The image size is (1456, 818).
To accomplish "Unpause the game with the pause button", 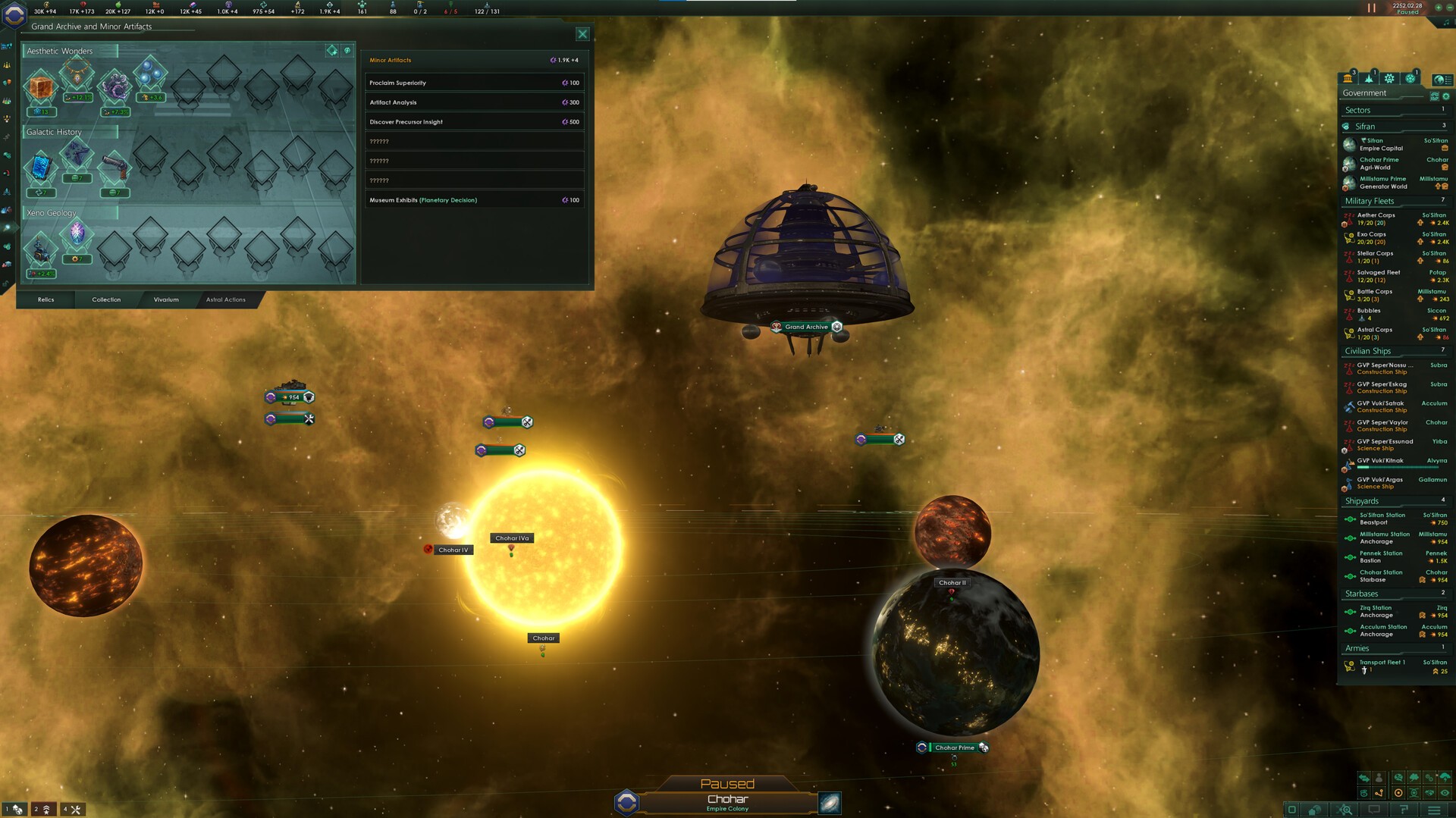I will tap(1371, 8).
